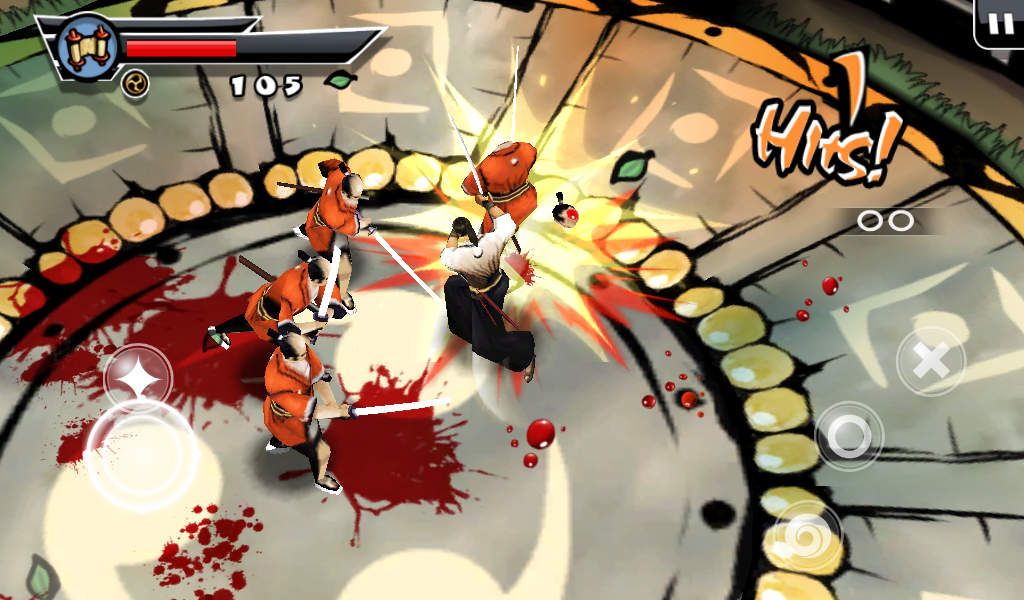The width and height of the screenshot is (1024, 600).
Task: Activate the spiral dodge roll button
Action: pos(808,534)
